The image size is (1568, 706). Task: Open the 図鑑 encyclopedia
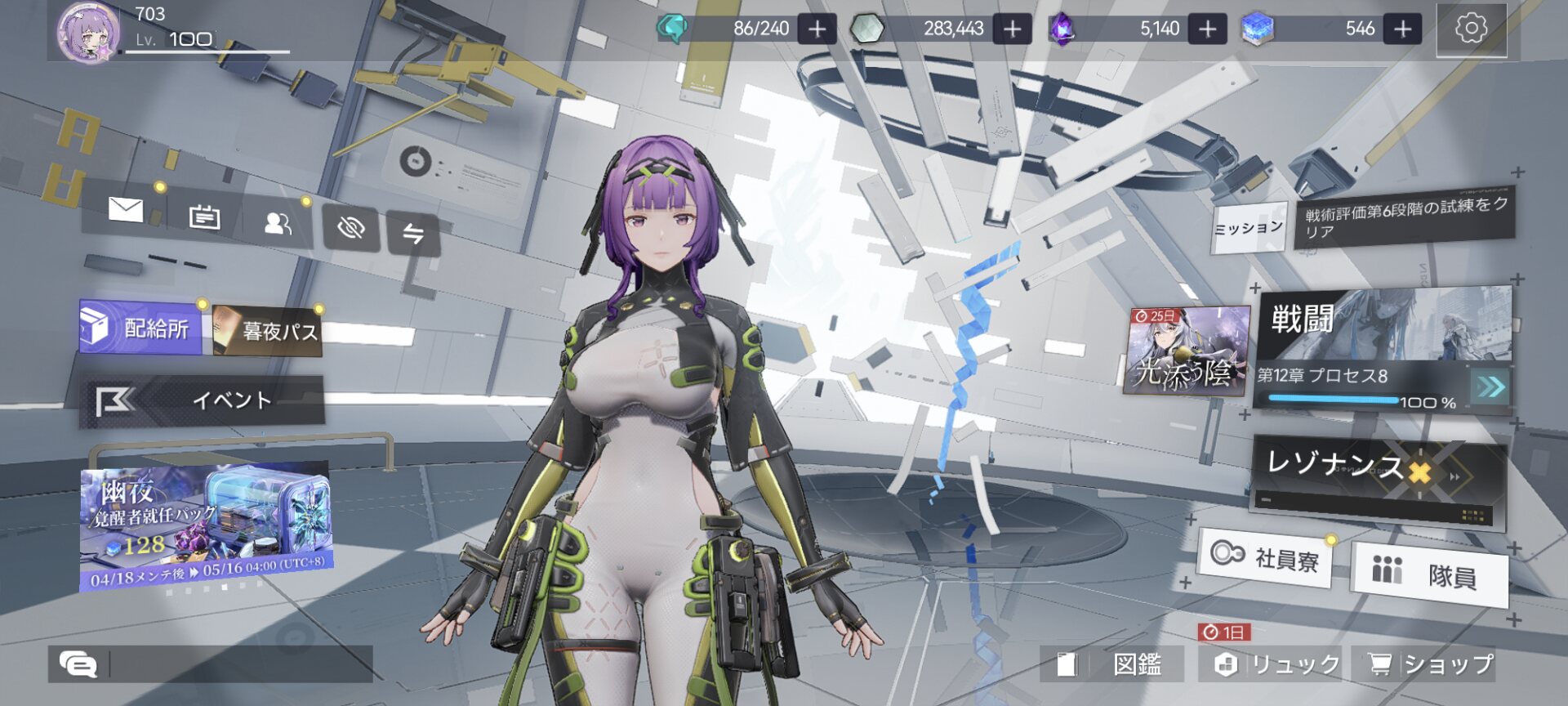coord(1111,664)
